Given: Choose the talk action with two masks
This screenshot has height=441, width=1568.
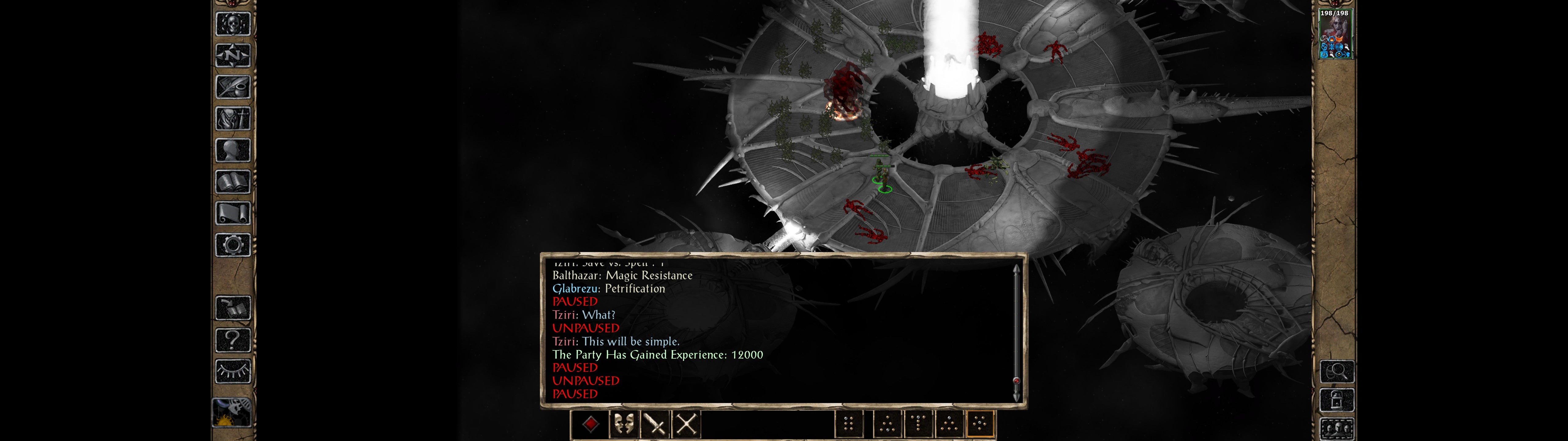Looking at the screenshot, I should point(623,424).
